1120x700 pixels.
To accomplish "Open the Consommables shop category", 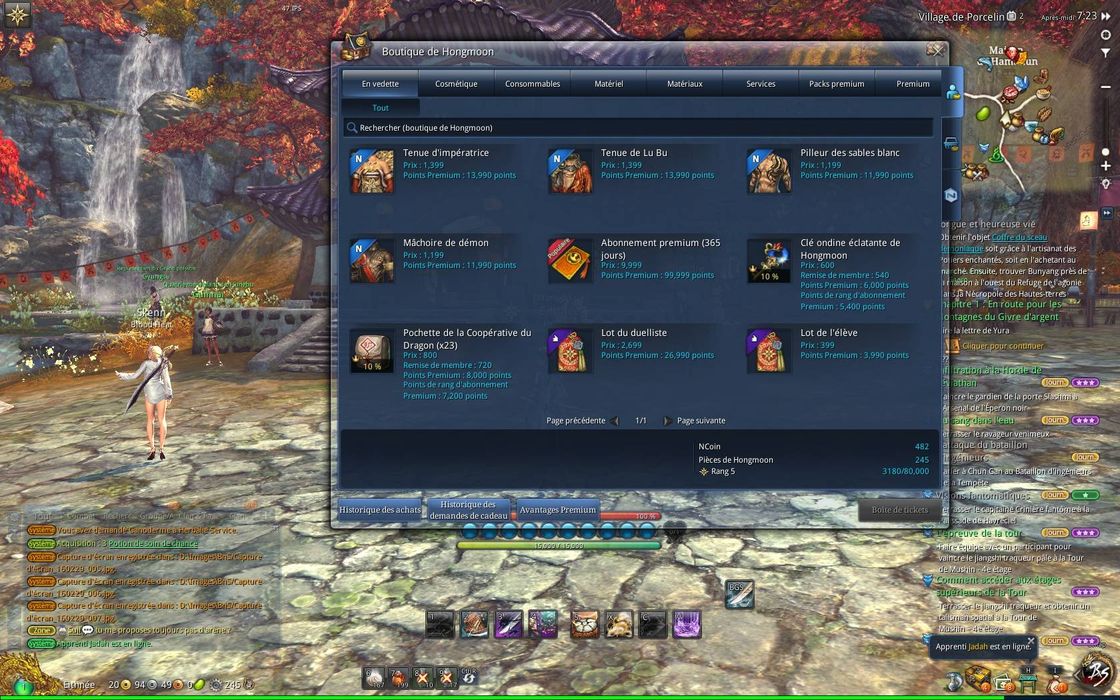I will click(532, 84).
